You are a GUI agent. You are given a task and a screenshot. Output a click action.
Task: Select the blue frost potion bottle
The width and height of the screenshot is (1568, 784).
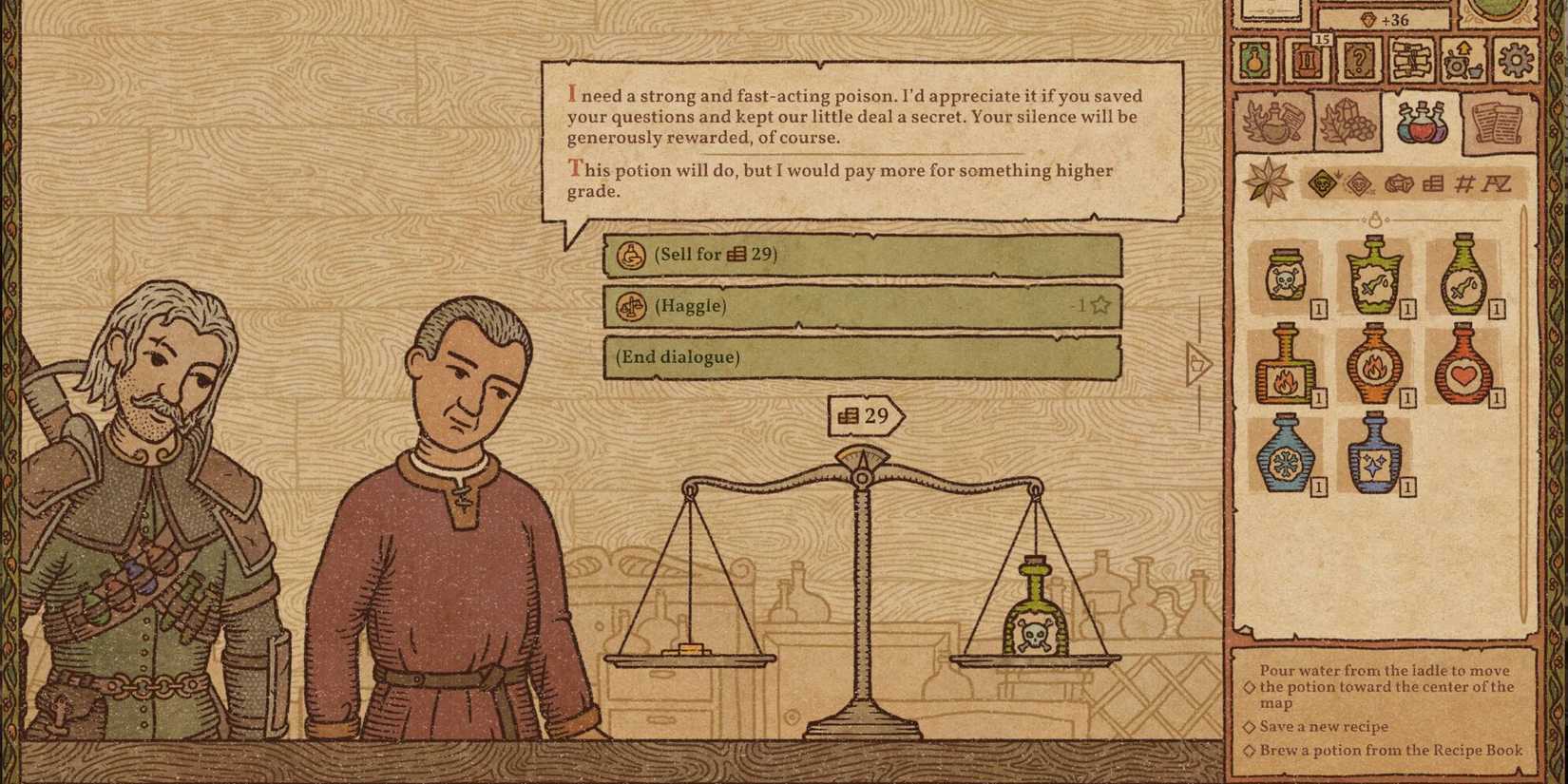[1287, 466]
